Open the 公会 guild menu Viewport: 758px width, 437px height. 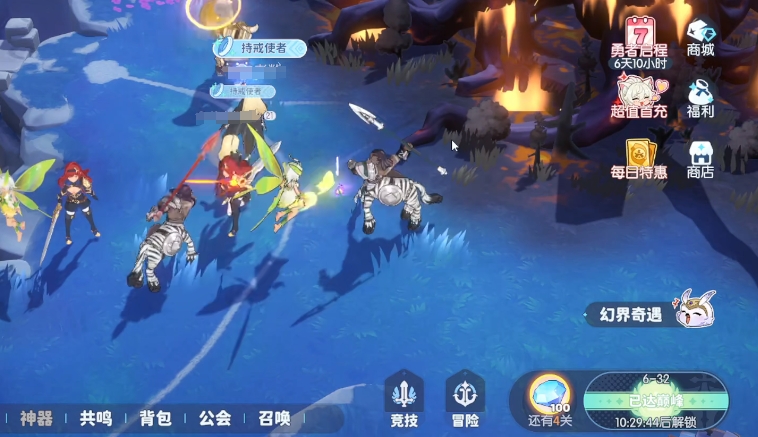pyautogui.click(x=215, y=419)
